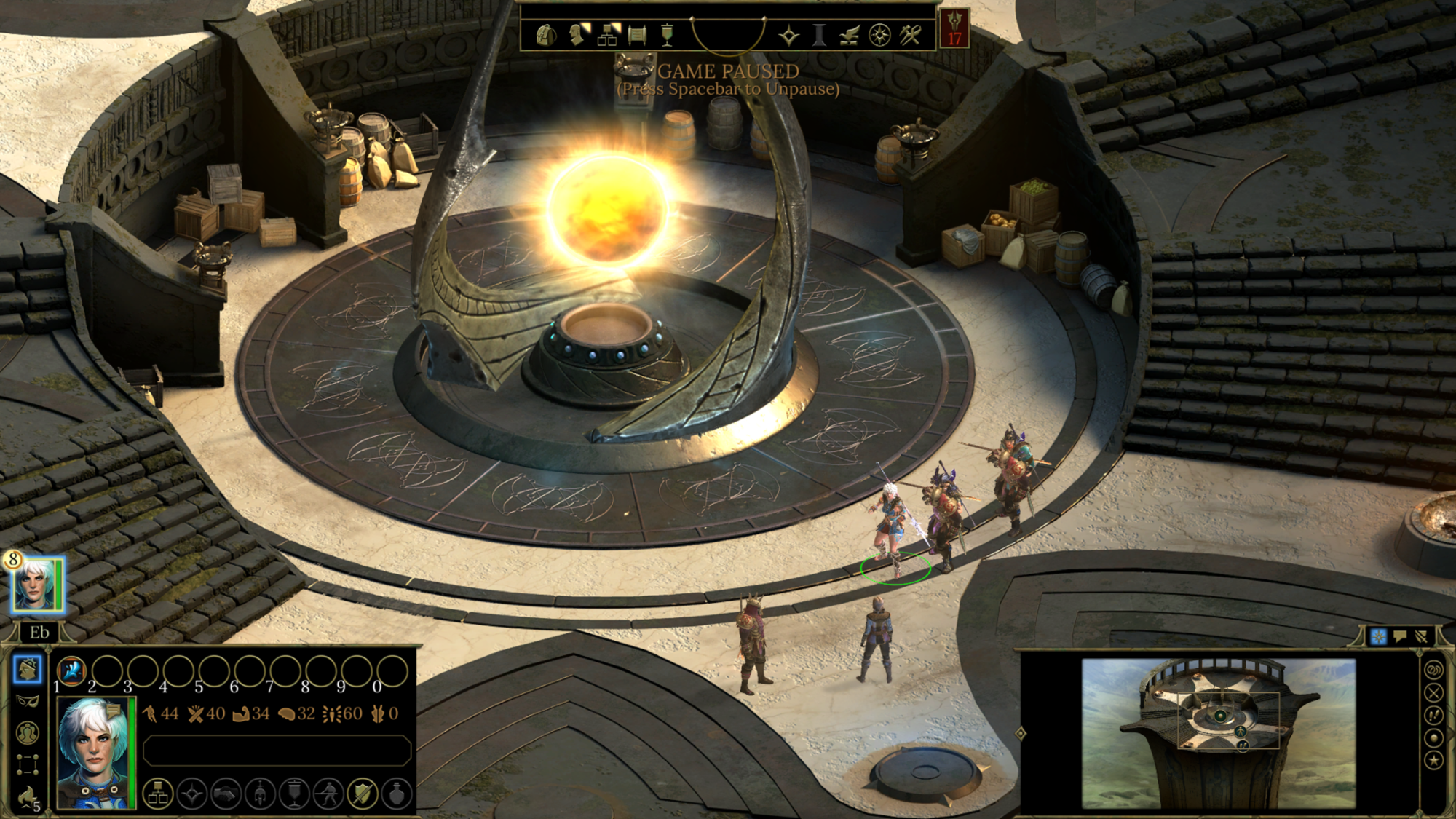This screenshot has height=819, width=1456.
Task: Click the mask icon in left sidebar
Action: [x=27, y=701]
